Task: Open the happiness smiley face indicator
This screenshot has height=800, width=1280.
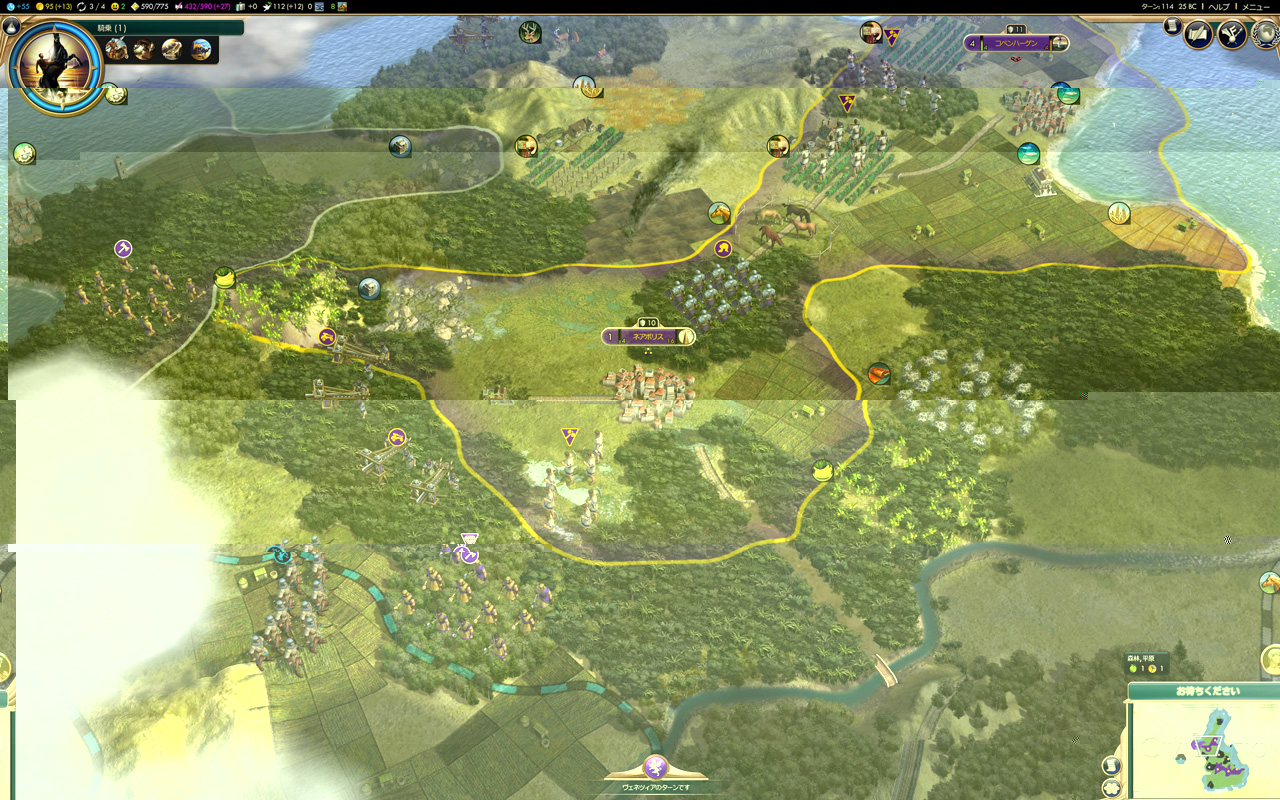Action: 117,6
